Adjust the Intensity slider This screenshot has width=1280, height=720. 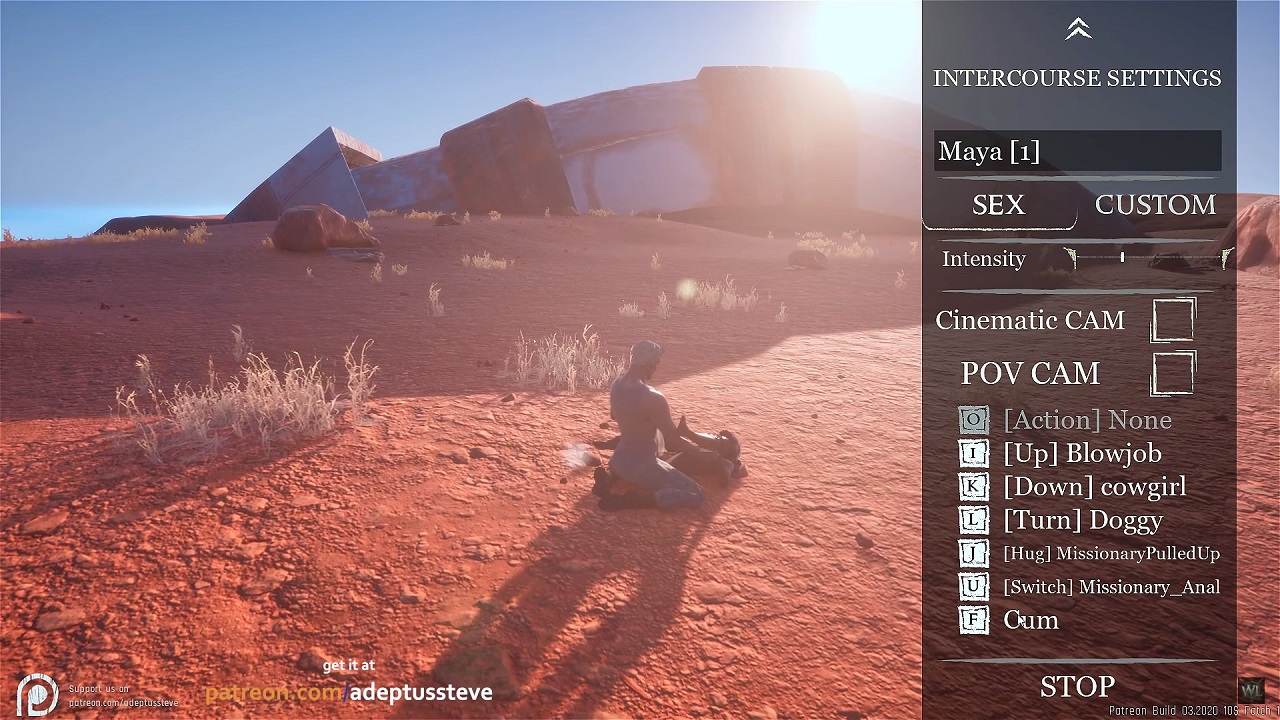coord(1123,258)
